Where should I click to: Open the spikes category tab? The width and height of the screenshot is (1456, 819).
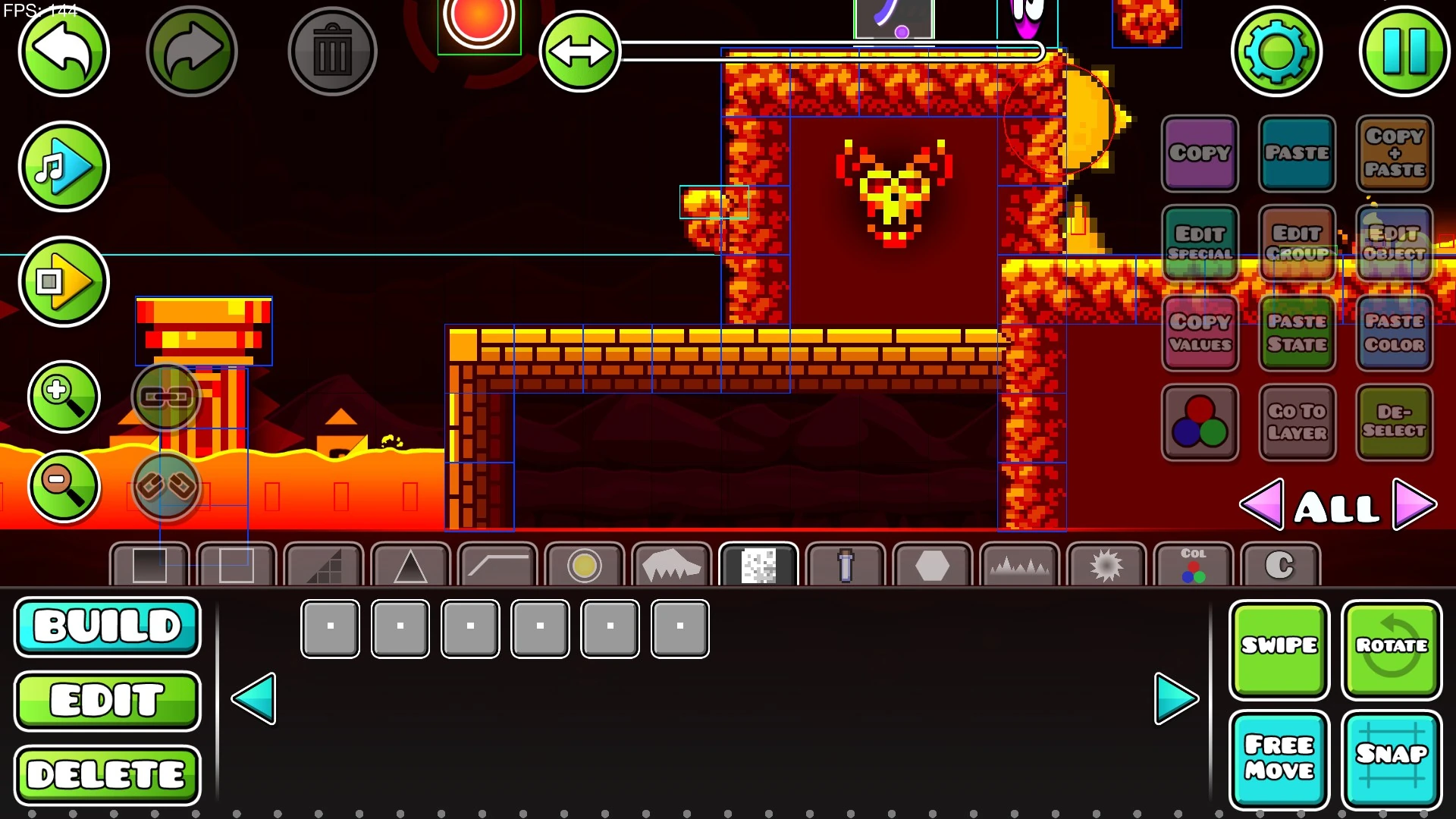pyautogui.click(x=1018, y=564)
